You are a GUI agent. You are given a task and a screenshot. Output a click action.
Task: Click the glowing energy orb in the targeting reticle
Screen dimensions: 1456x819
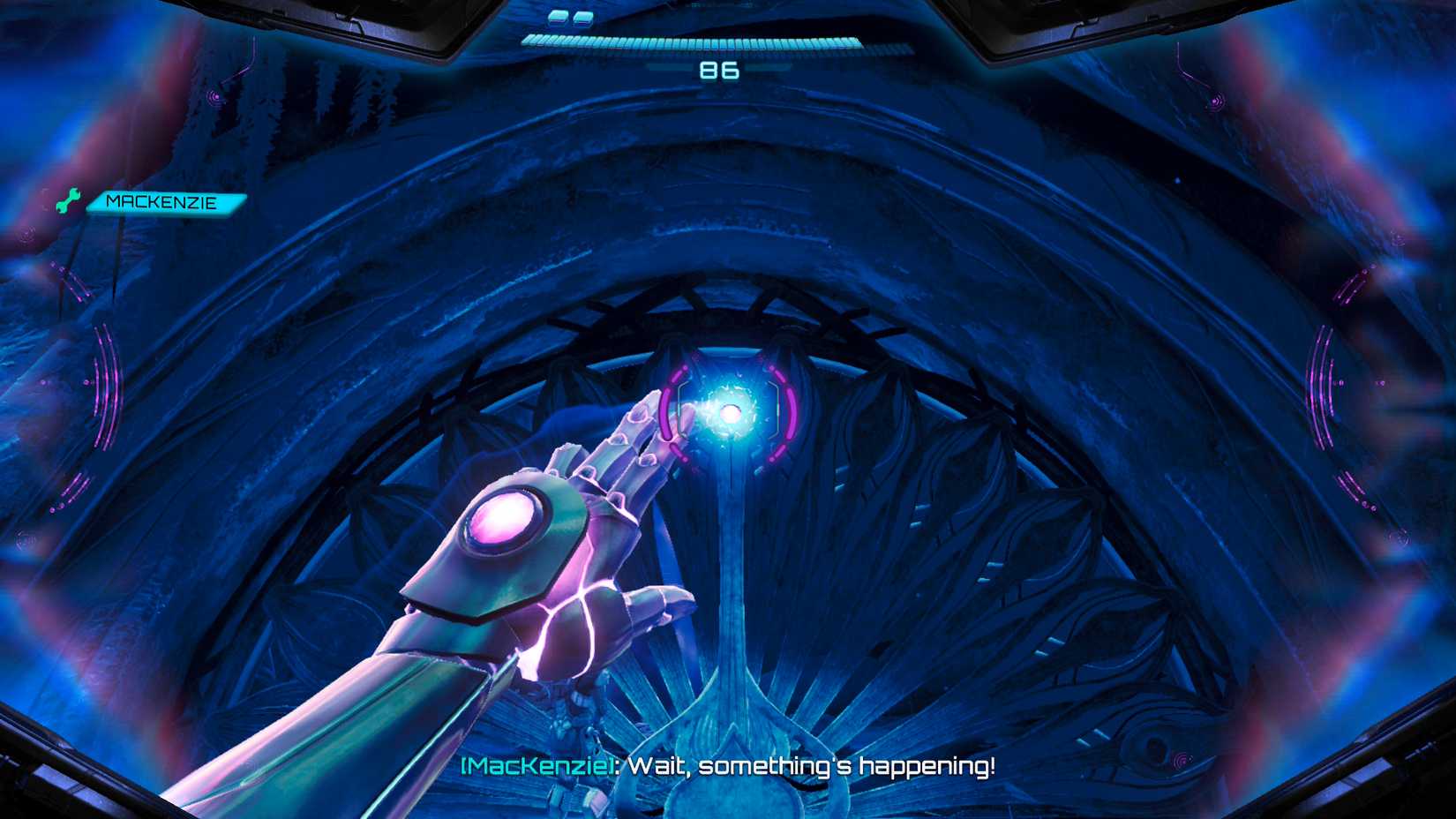(x=732, y=413)
